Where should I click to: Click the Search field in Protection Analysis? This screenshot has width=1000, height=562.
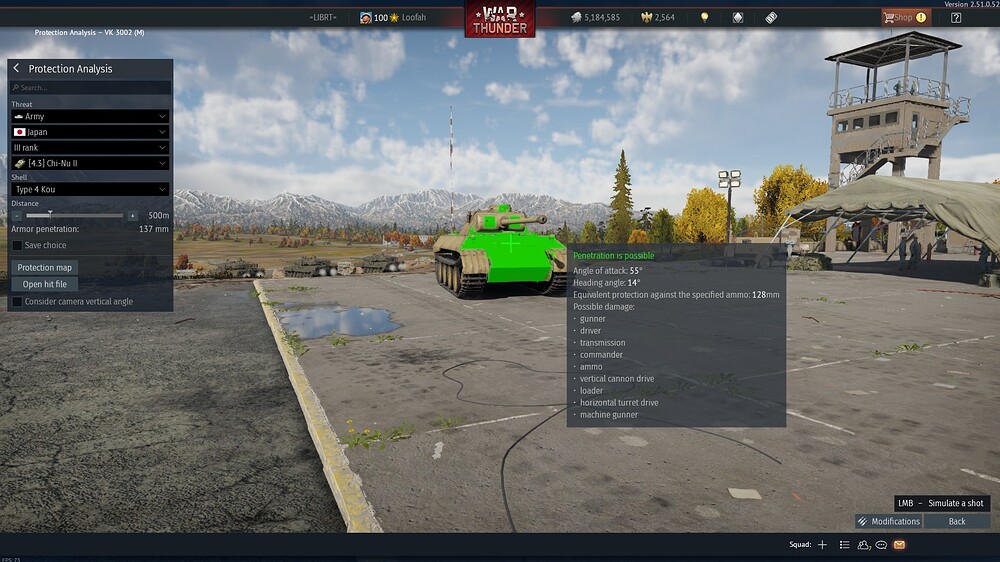[x=90, y=88]
